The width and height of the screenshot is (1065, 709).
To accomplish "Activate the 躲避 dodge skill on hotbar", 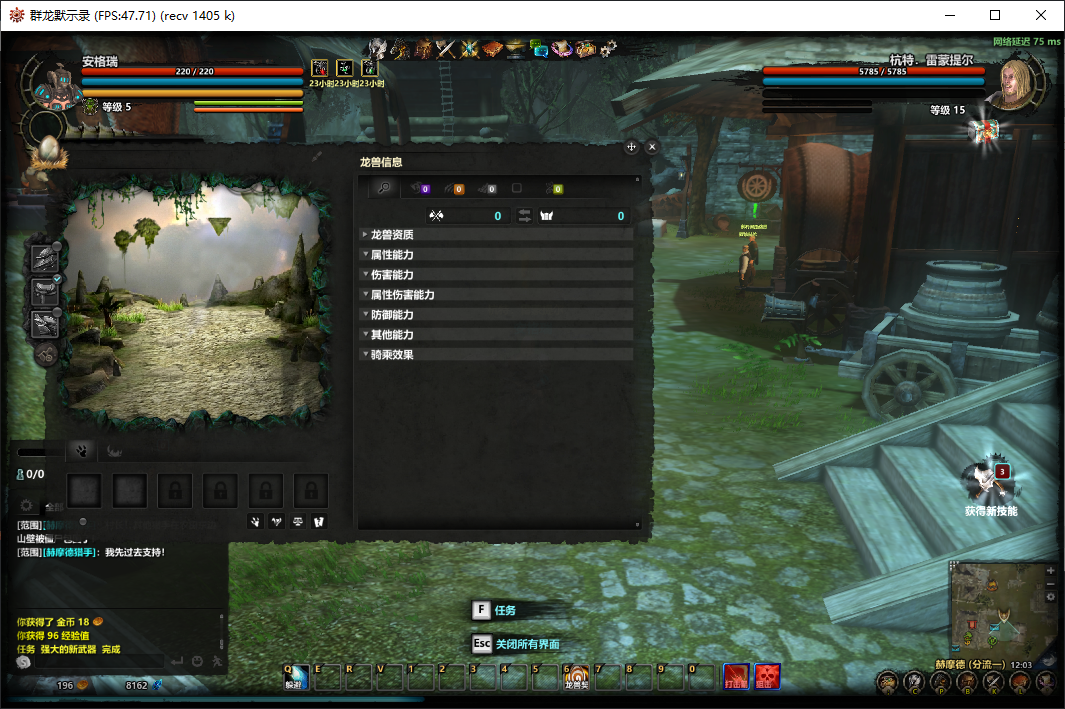I will [294, 678].
